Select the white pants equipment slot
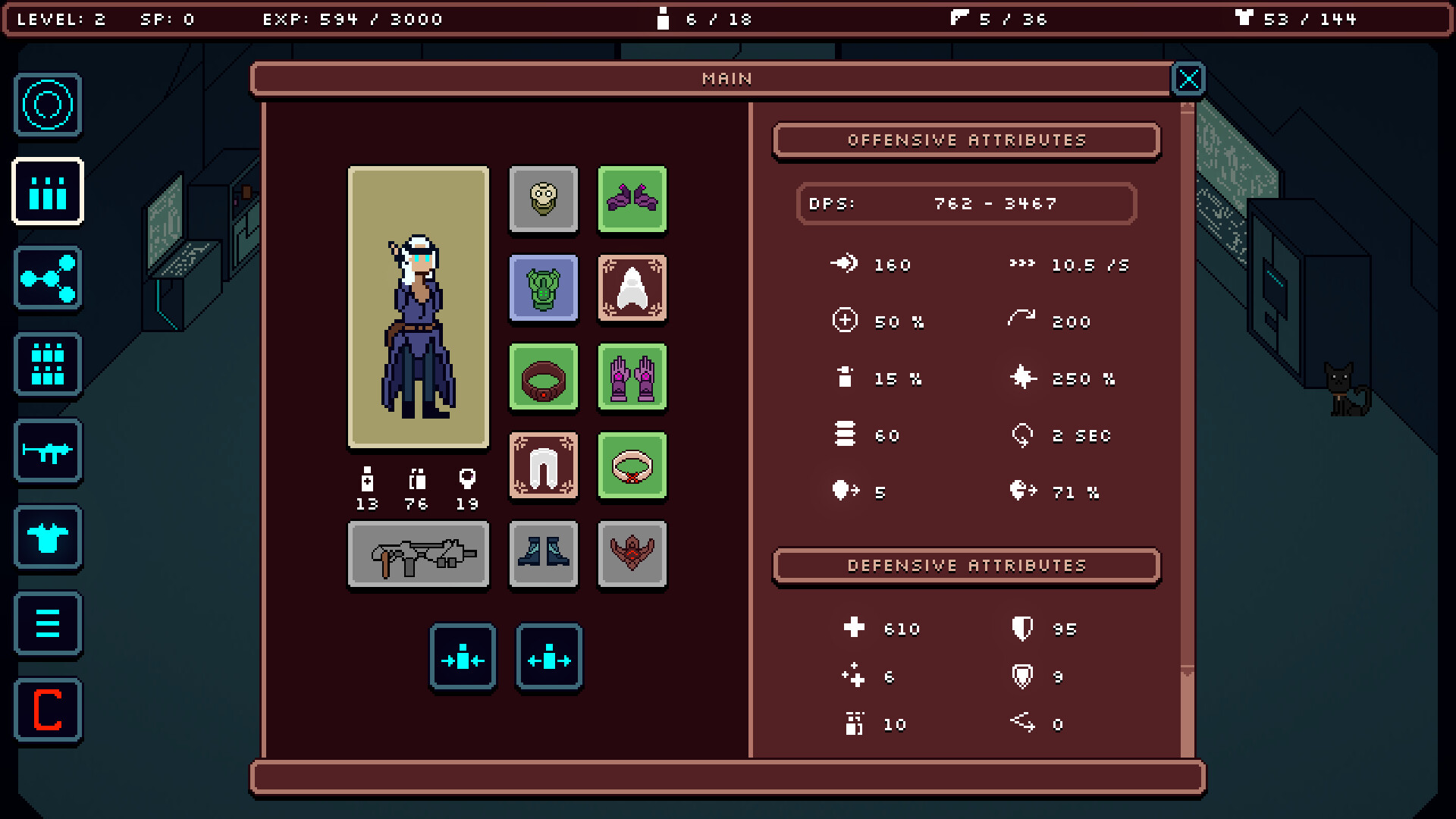This screenshot has height=819, width=1456. pyautogui.click(x=543, y=466)
